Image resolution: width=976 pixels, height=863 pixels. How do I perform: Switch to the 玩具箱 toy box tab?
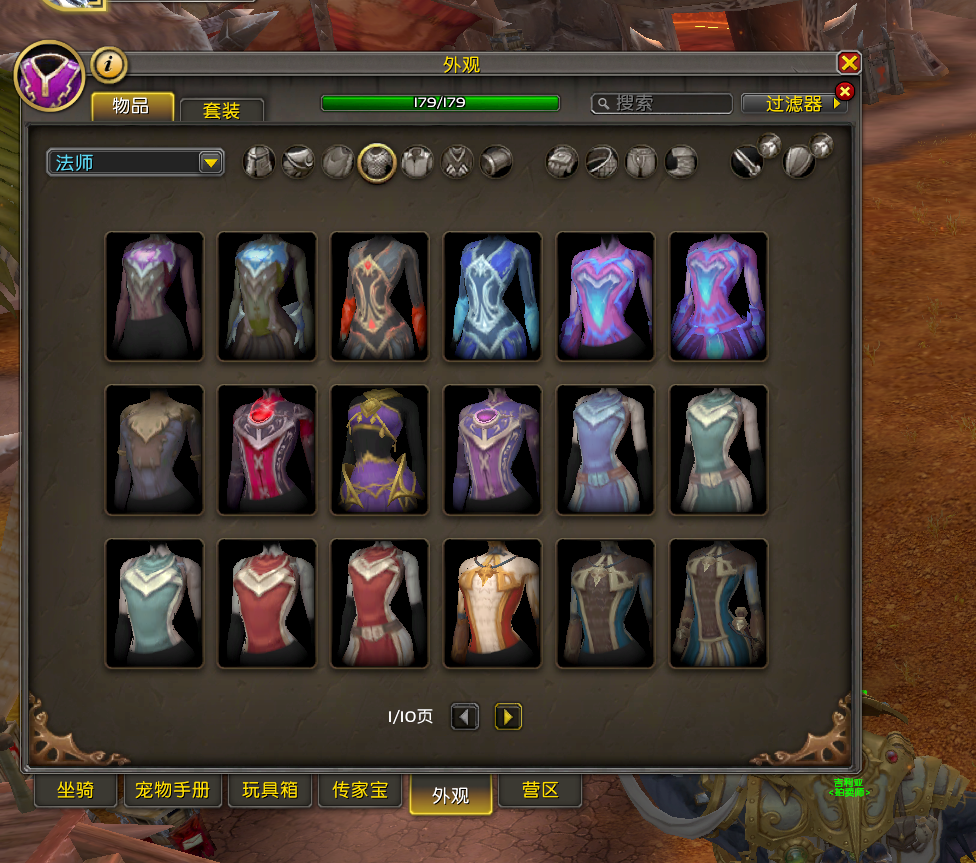click(x=270, y=790)
